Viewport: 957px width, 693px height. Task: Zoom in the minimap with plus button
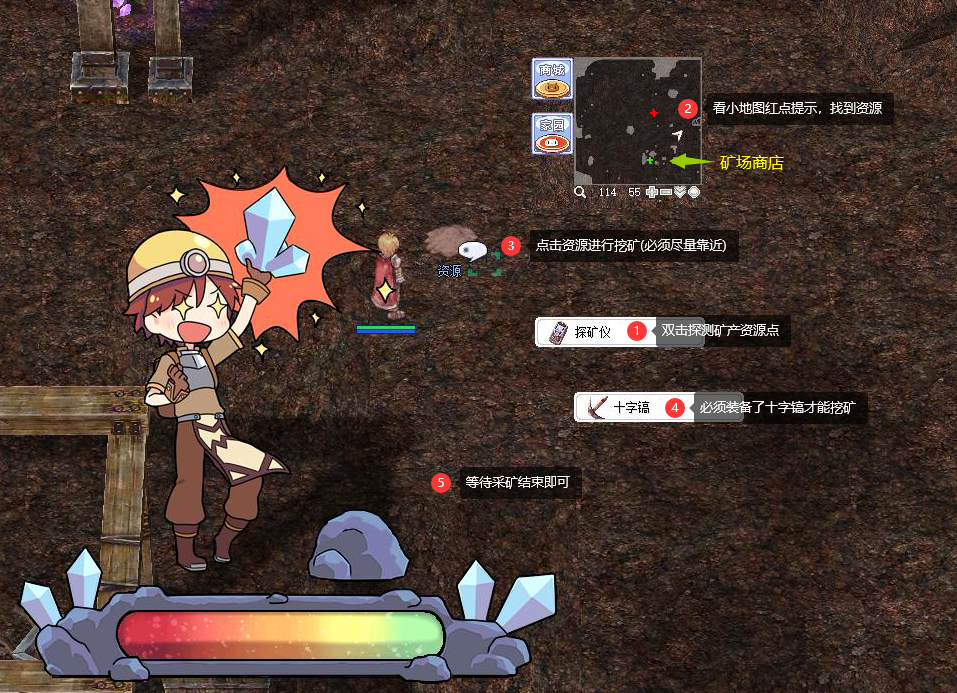652,192
